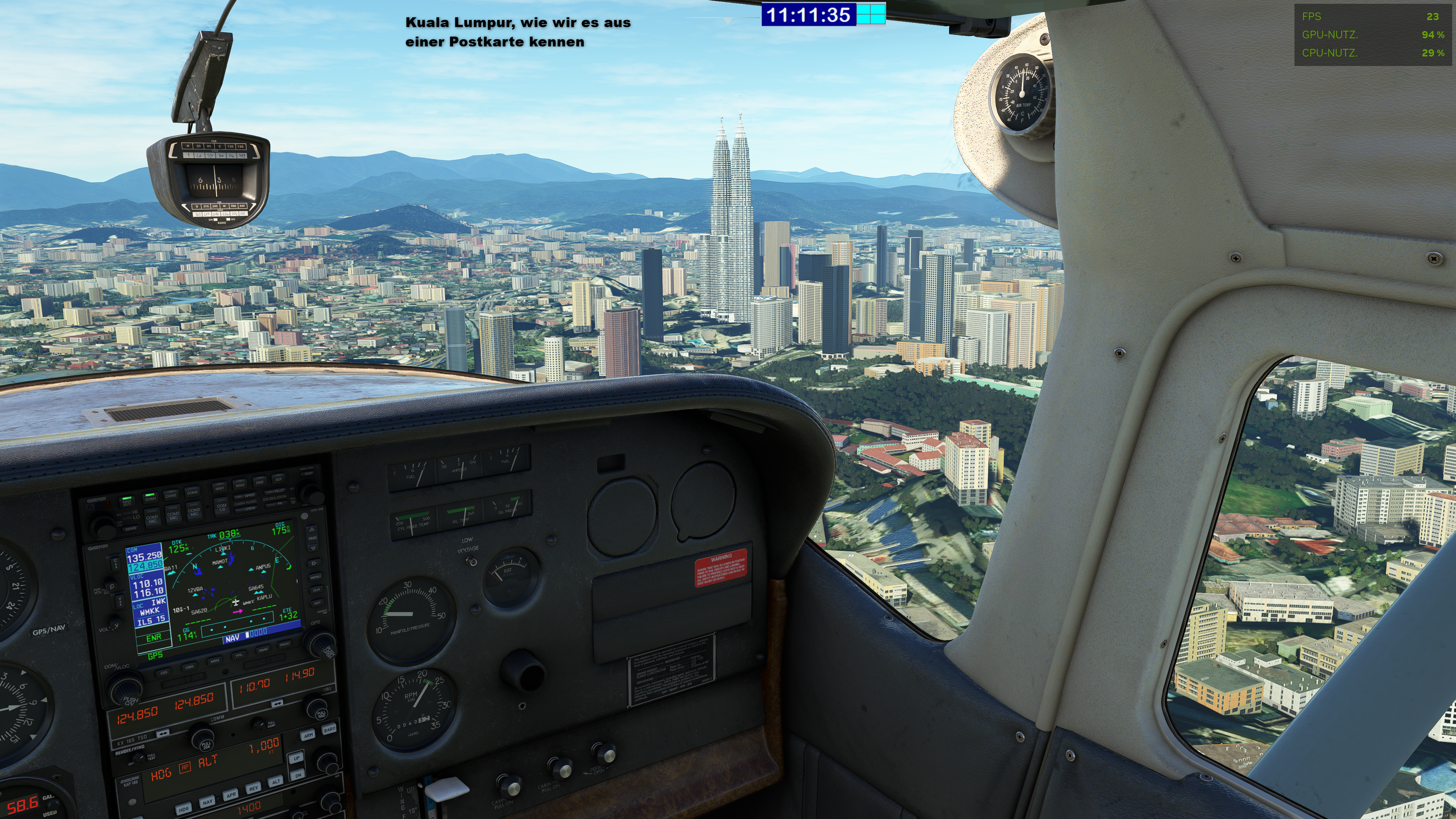
Task: Open the GNS 530 MENU button
Action: coord(315,576)
